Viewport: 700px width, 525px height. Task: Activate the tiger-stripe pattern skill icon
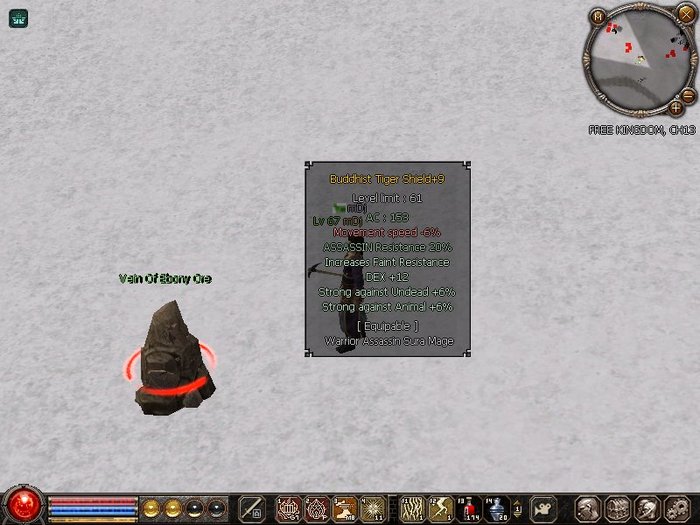click(x=412, y=509)
